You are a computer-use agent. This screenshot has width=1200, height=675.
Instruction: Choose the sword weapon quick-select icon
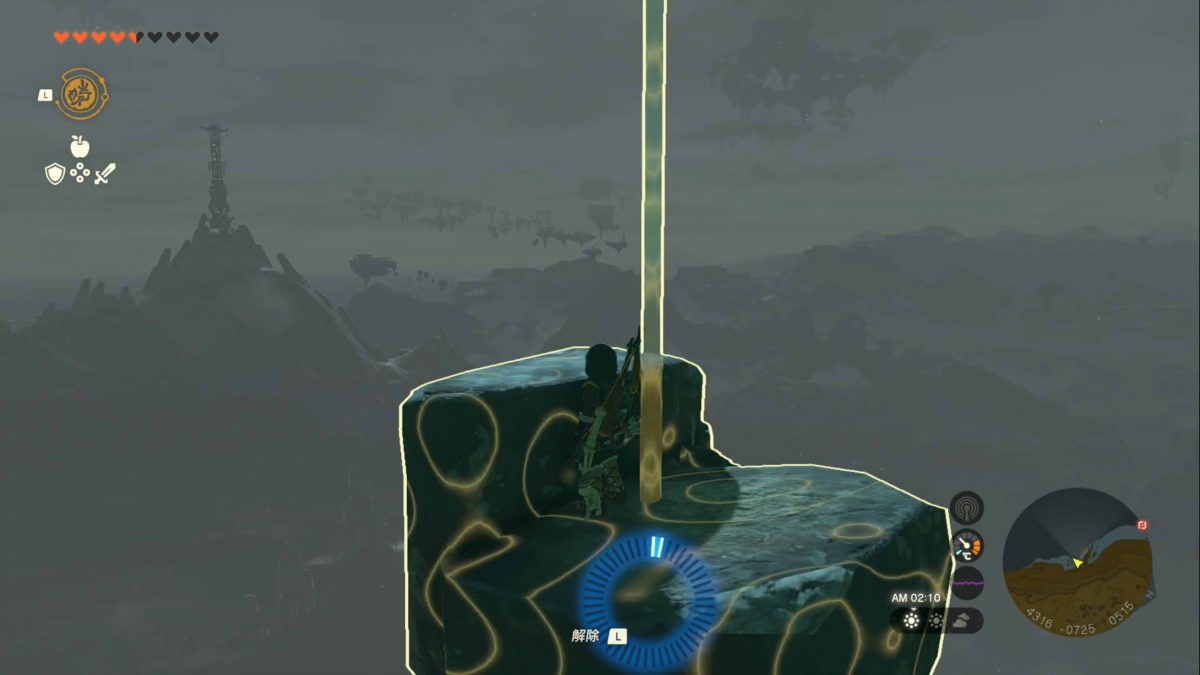point(105,174)
